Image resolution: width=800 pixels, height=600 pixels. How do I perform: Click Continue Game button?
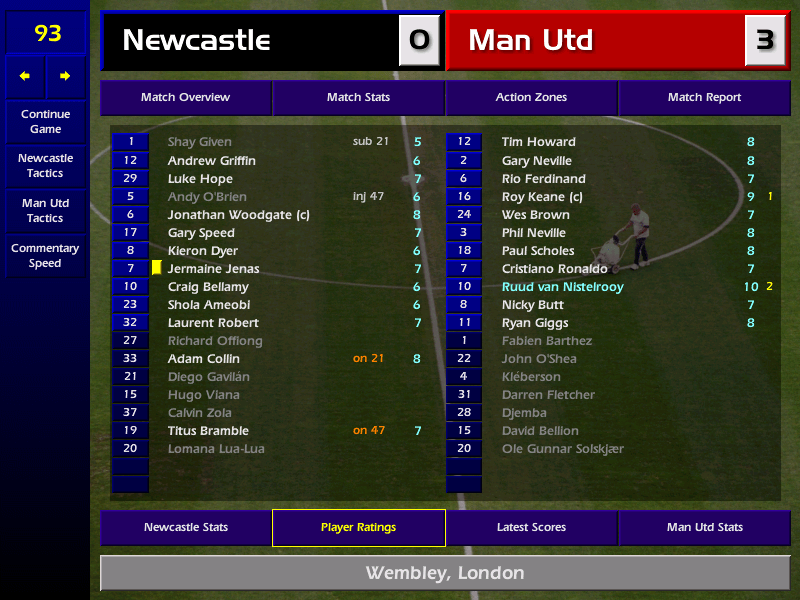45,121
